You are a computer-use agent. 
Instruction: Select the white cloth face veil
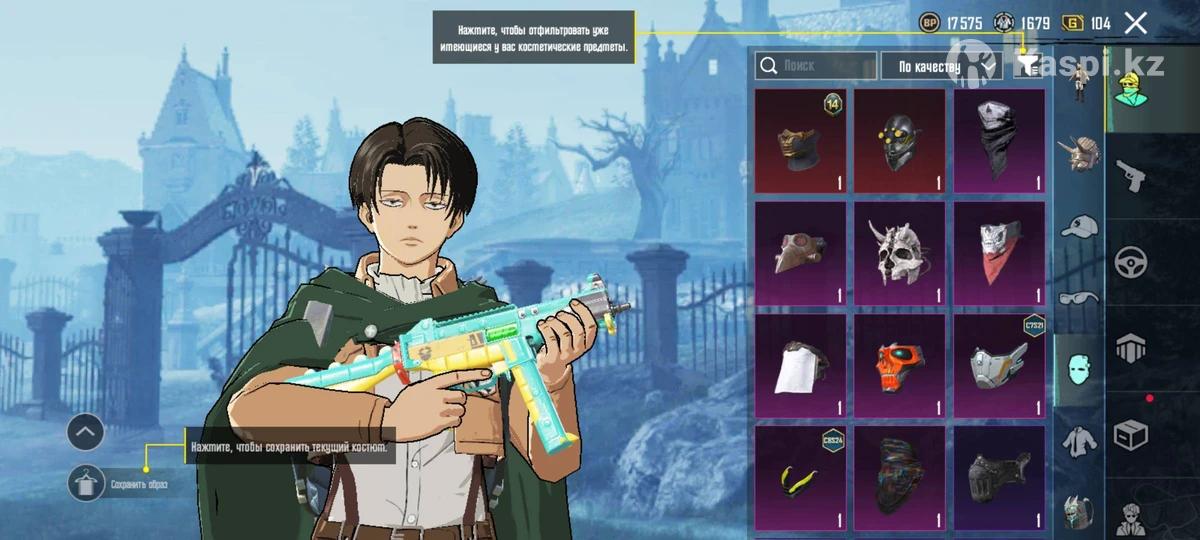(x=800, y=366)
